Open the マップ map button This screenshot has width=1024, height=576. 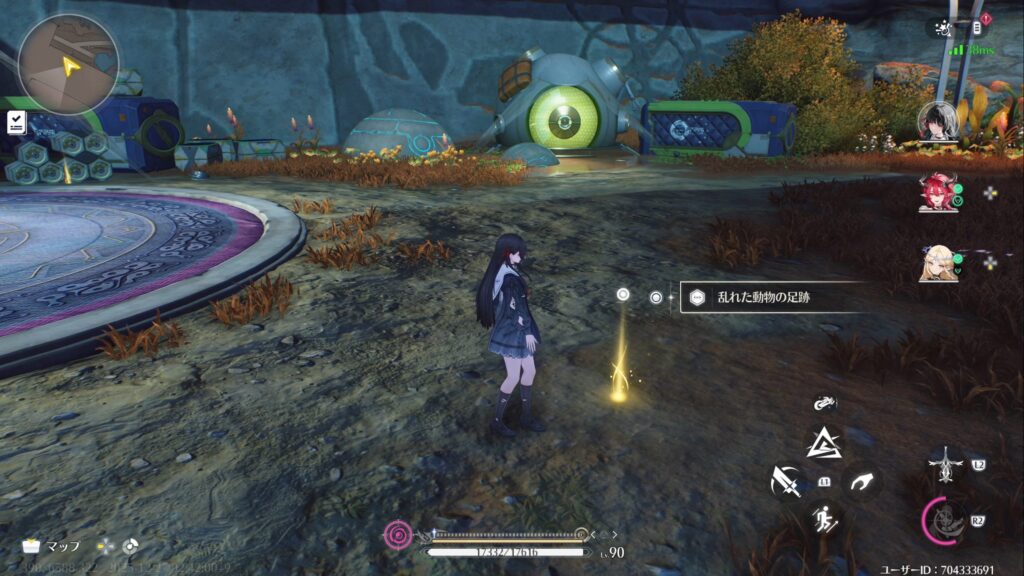pyautogui.click(x=52, y=546)
